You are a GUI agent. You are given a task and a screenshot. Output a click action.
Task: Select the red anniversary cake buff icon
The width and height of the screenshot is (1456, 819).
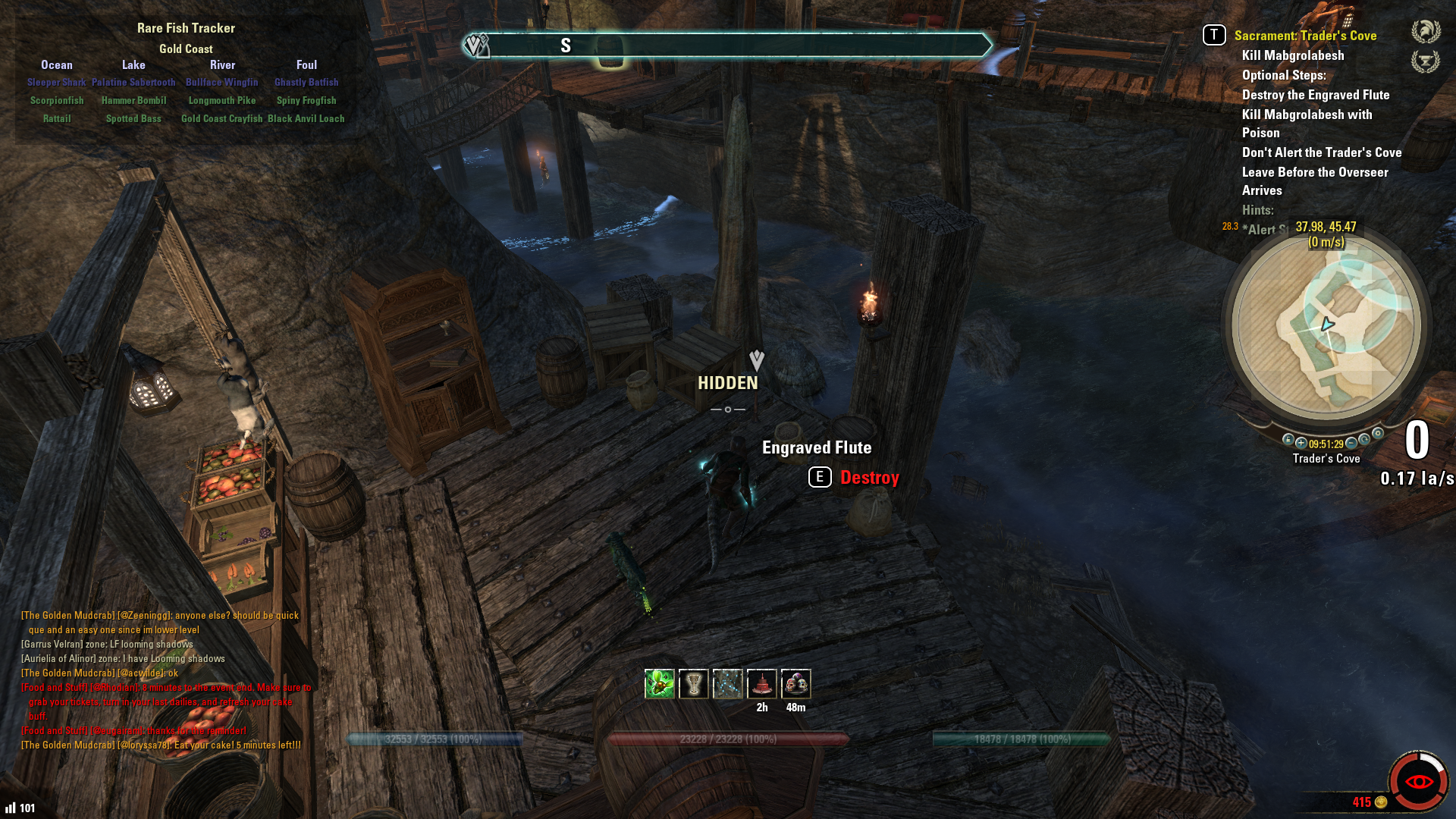click(761, 684)
